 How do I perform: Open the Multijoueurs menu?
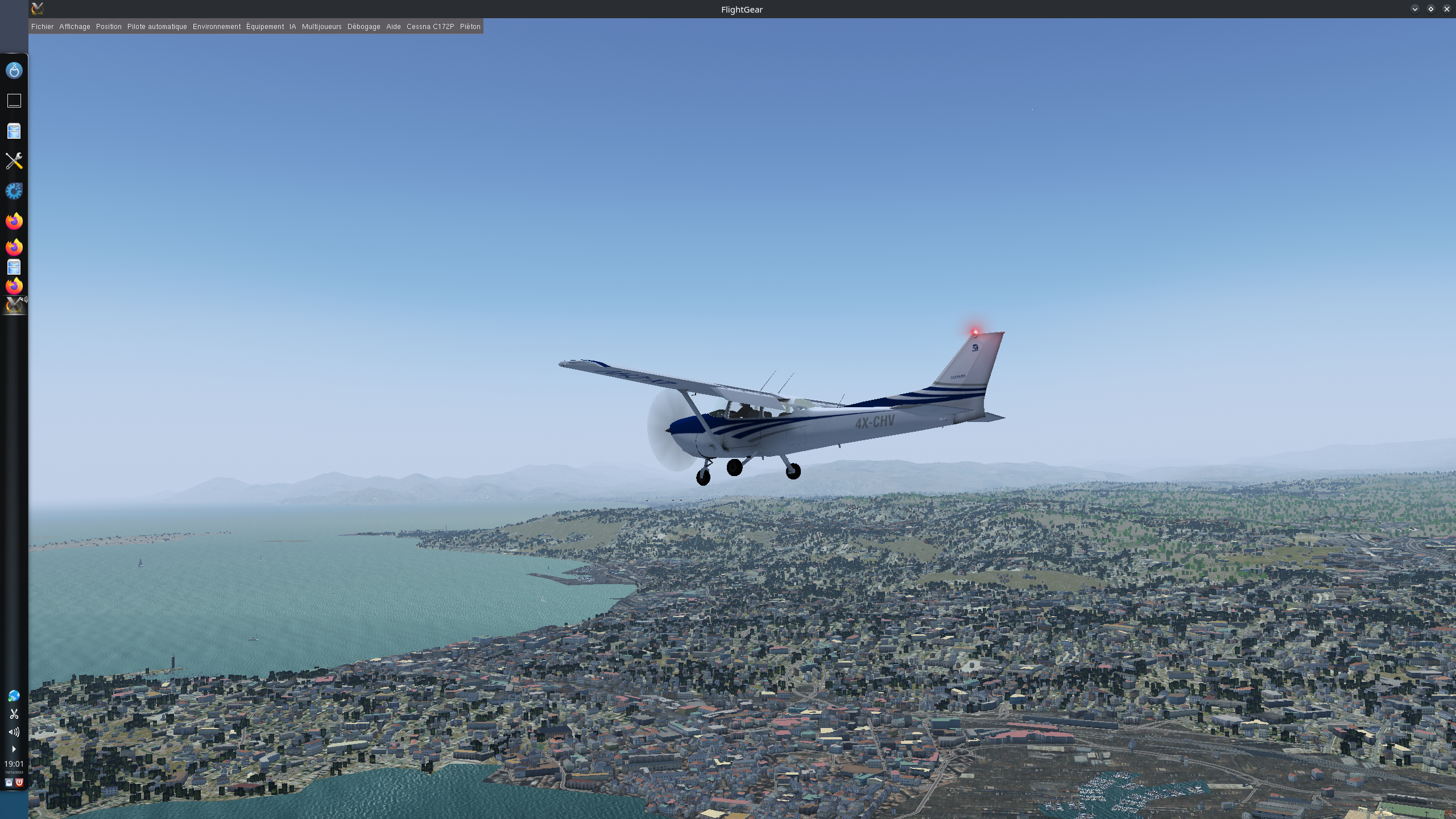pos(322,27)
